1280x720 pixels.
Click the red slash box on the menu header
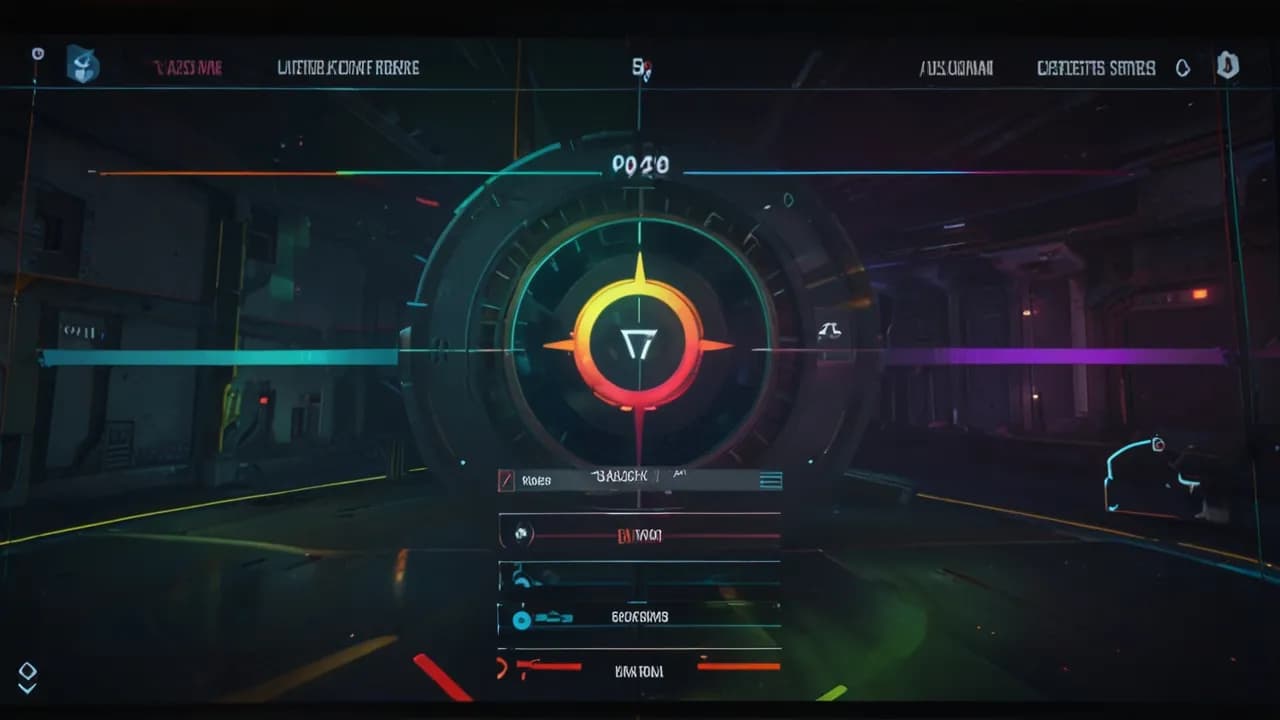(x=506, y=481)
